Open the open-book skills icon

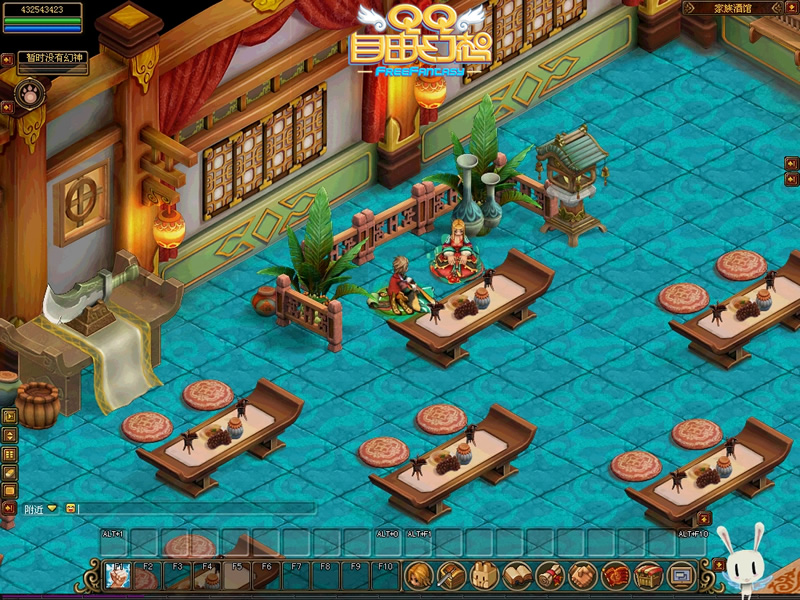(517, 575)
